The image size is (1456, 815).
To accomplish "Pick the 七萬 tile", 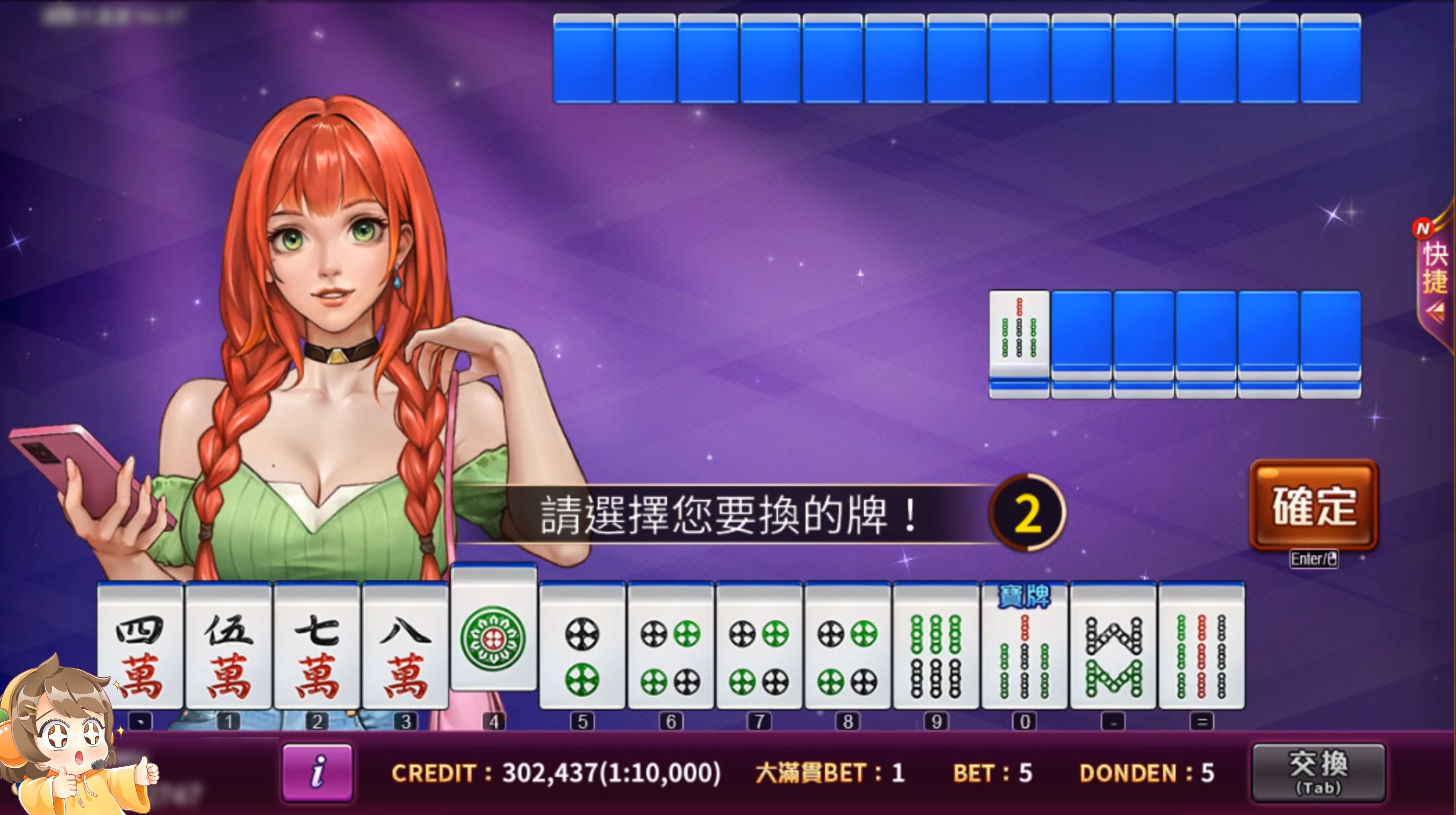I will pyautogui.click(x=317, y=647).
